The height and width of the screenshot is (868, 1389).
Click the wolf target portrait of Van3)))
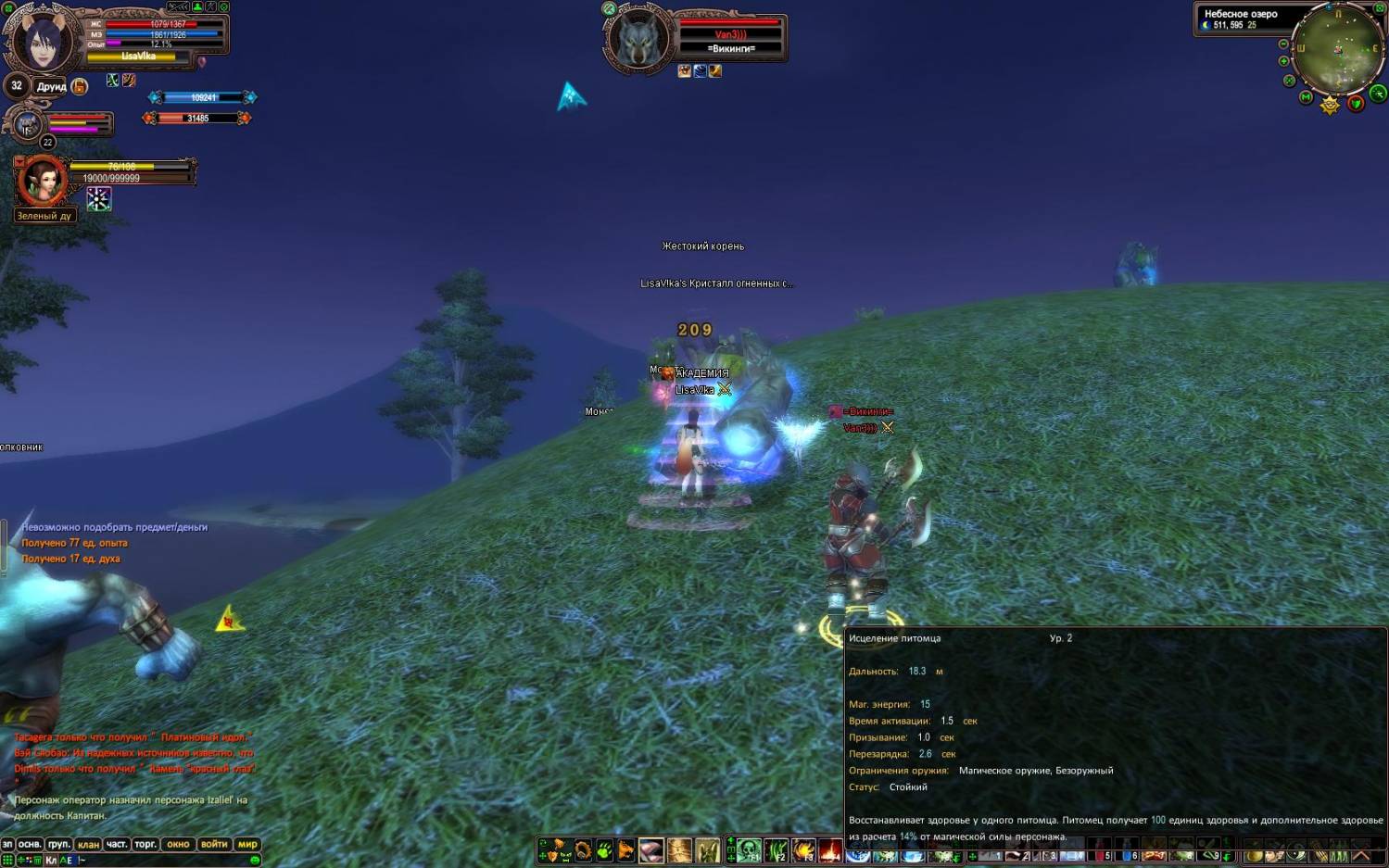(638, 40)
